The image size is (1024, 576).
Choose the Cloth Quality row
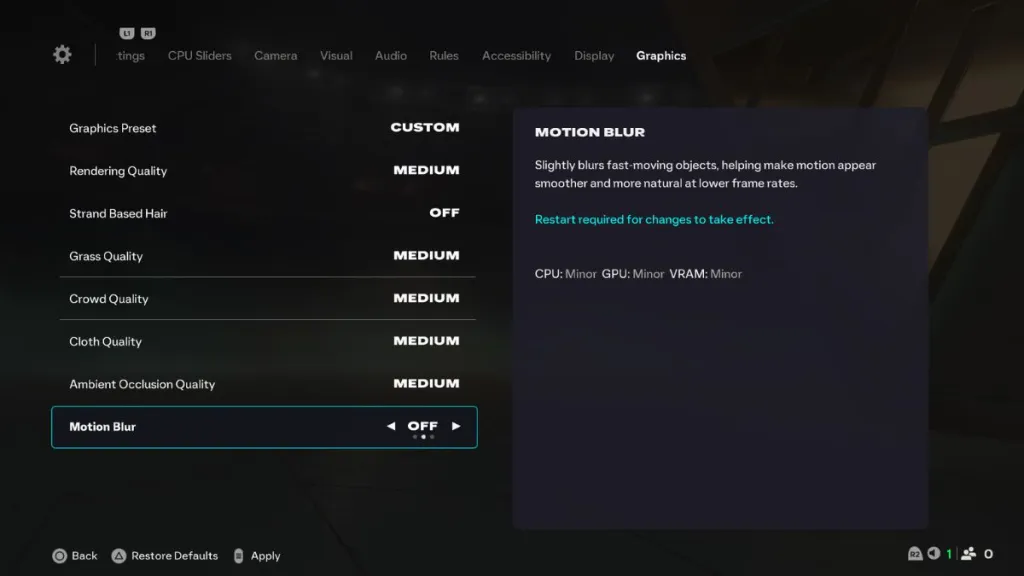pyautogui.click(x=264, y=341)
